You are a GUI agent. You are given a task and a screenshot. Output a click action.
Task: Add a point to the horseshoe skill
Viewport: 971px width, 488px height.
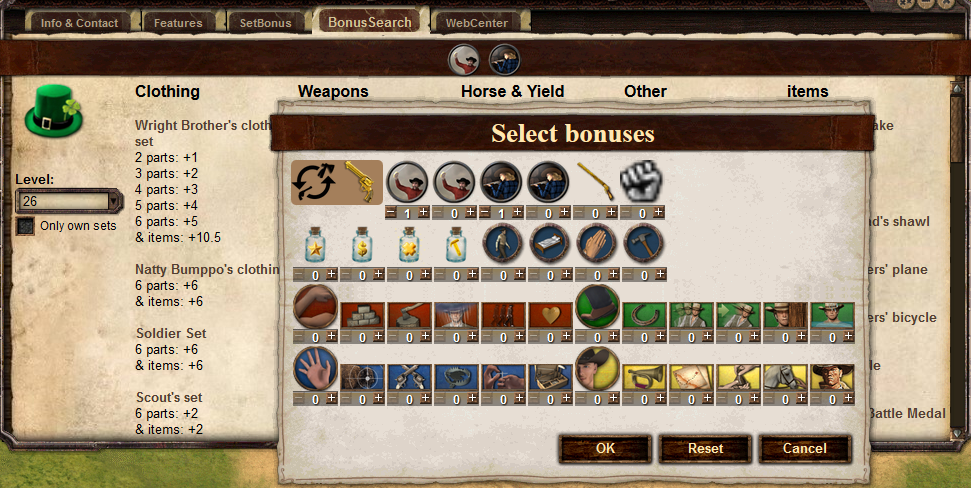pos(660,337)
